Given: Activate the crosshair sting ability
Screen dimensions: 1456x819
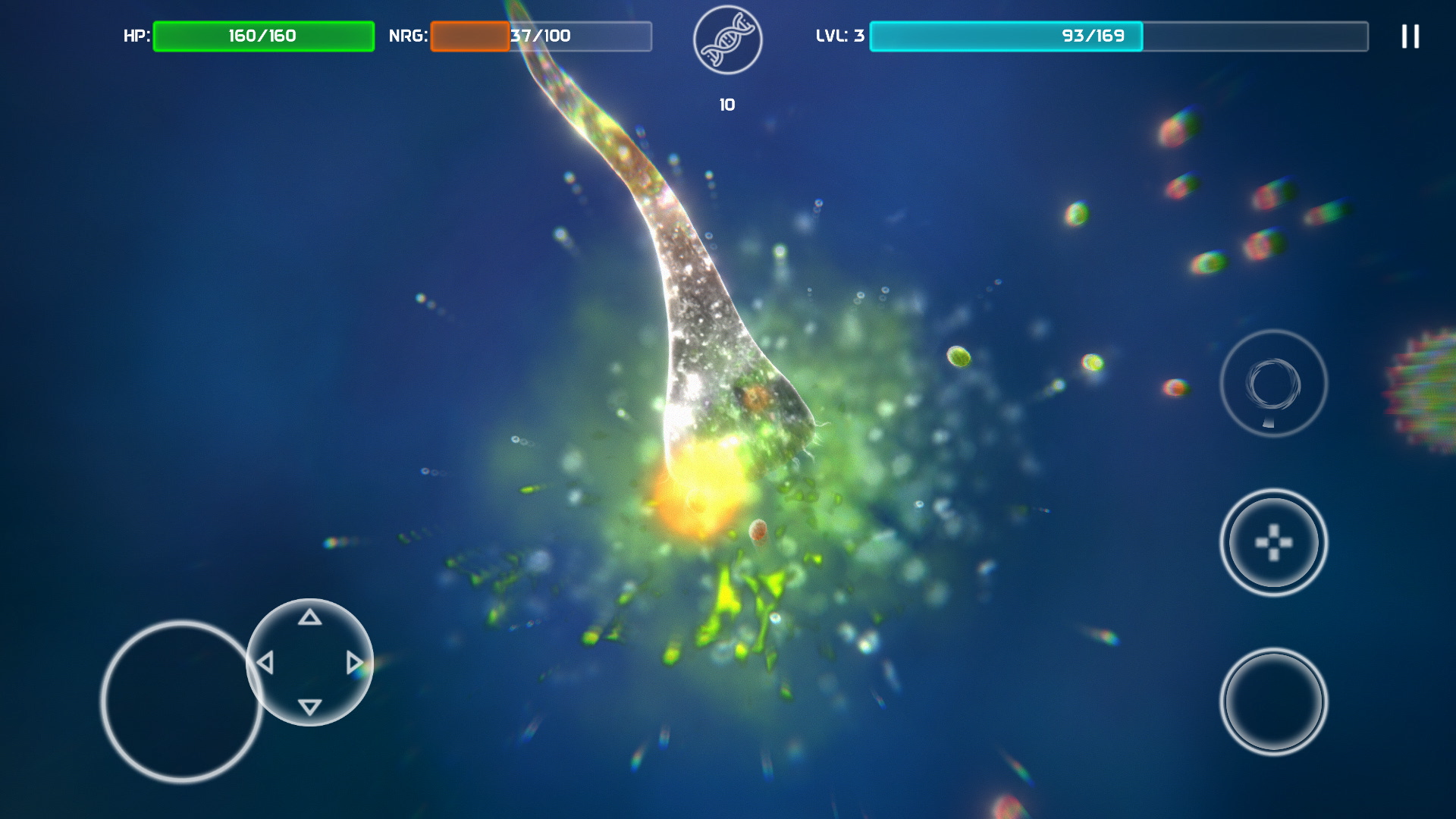Looking at the screenshot, I should 1272,544.
